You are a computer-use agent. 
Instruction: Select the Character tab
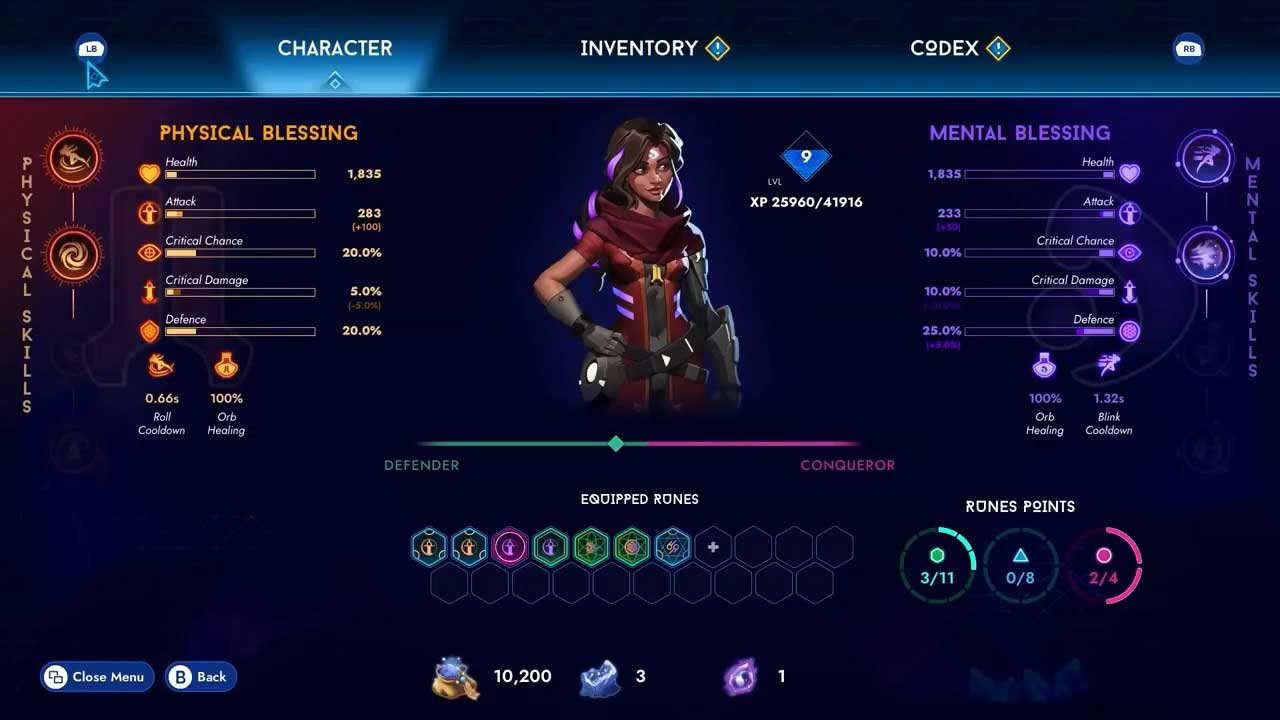click(x=335, y=48)
